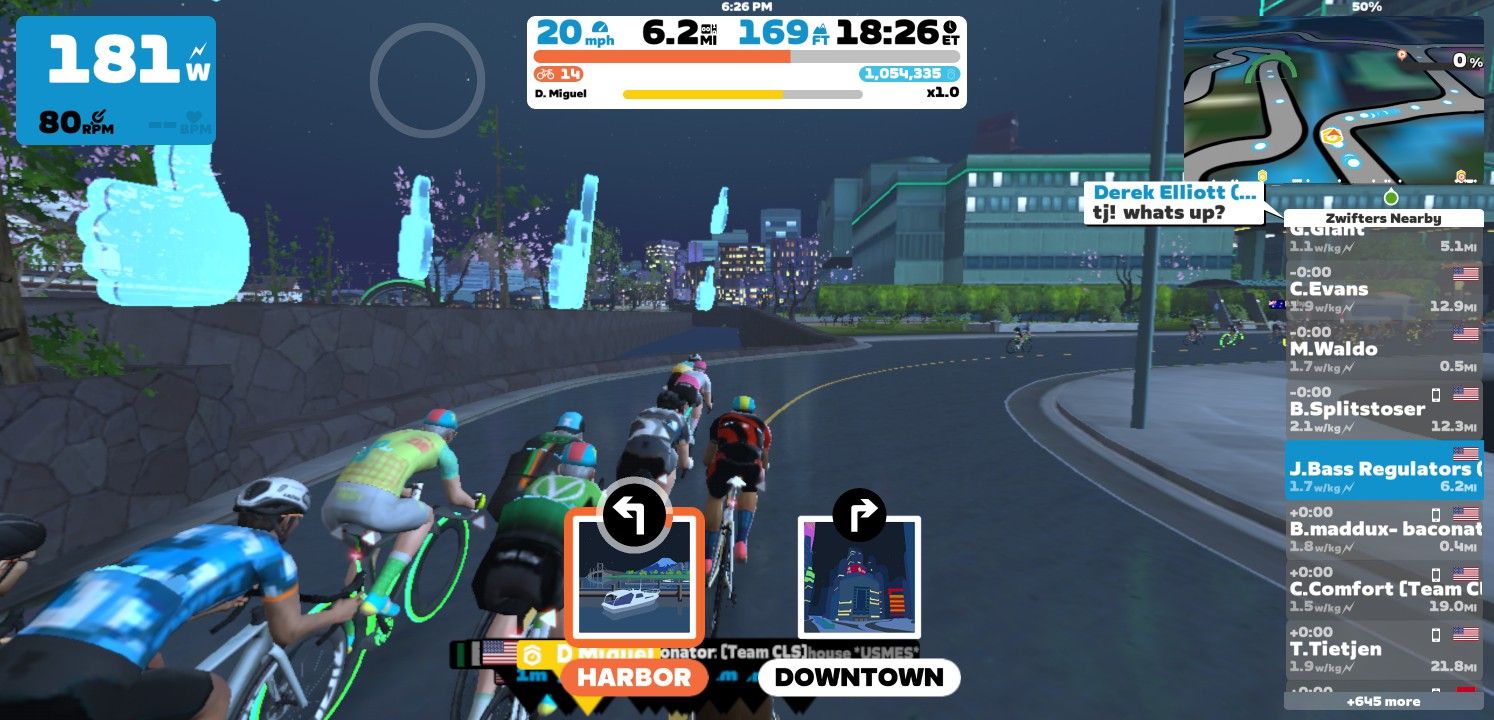Click the odometer icon next to 6.2 MI
Screen dimensions: 1494x720
click(707, 32)
